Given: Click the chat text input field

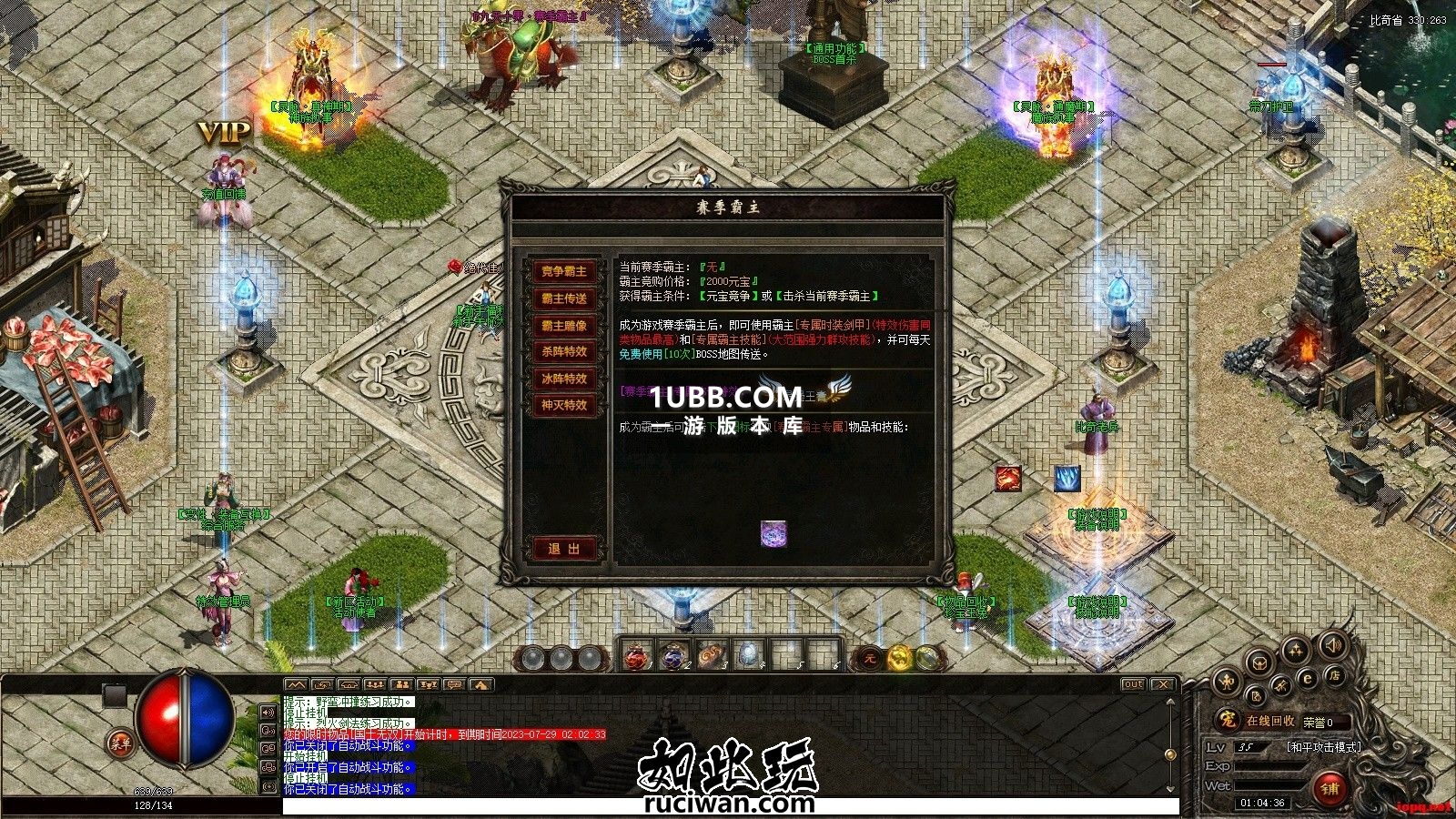Looking at the screenshot, I should point(728,806).
